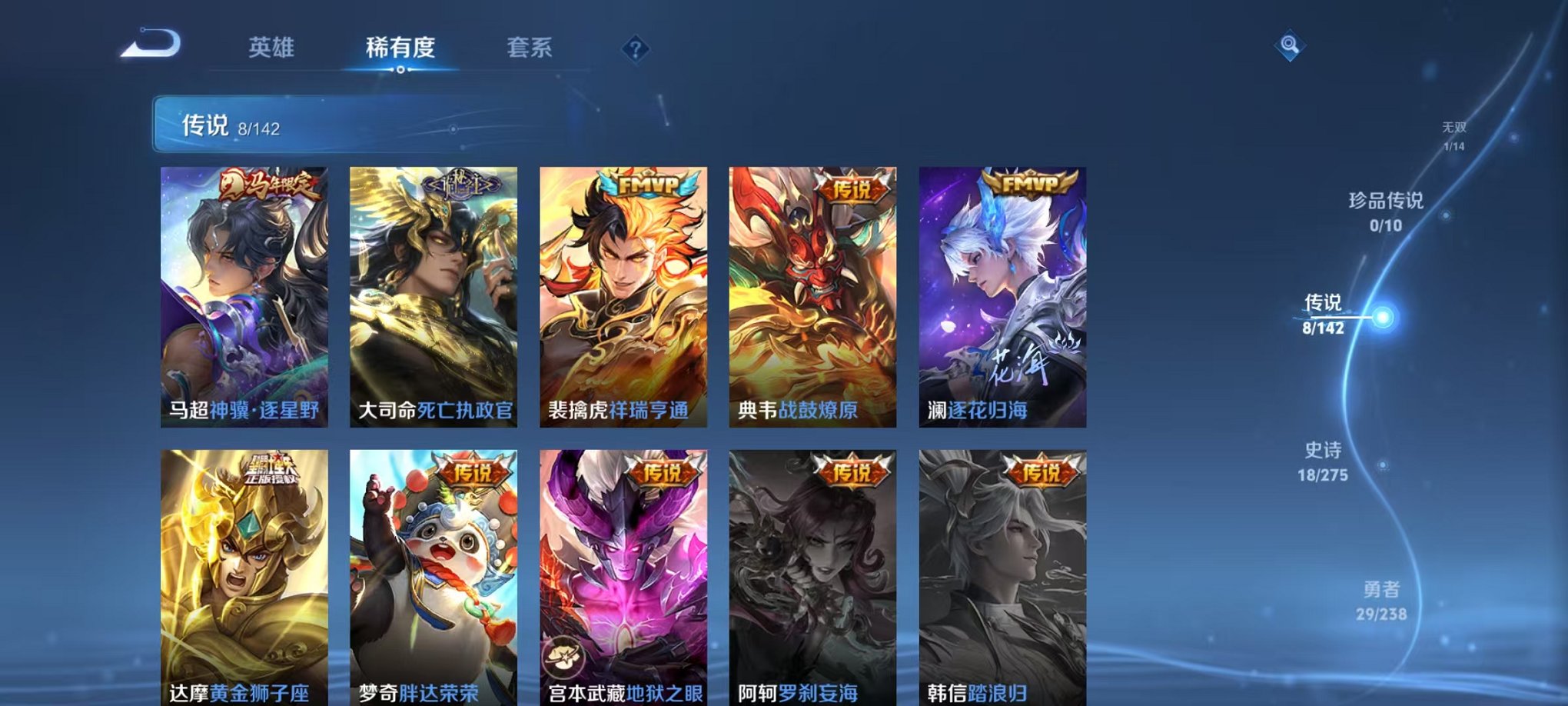Open the help question mark icon
This screenshot has height=706, width=1568.
coord(635,49)
